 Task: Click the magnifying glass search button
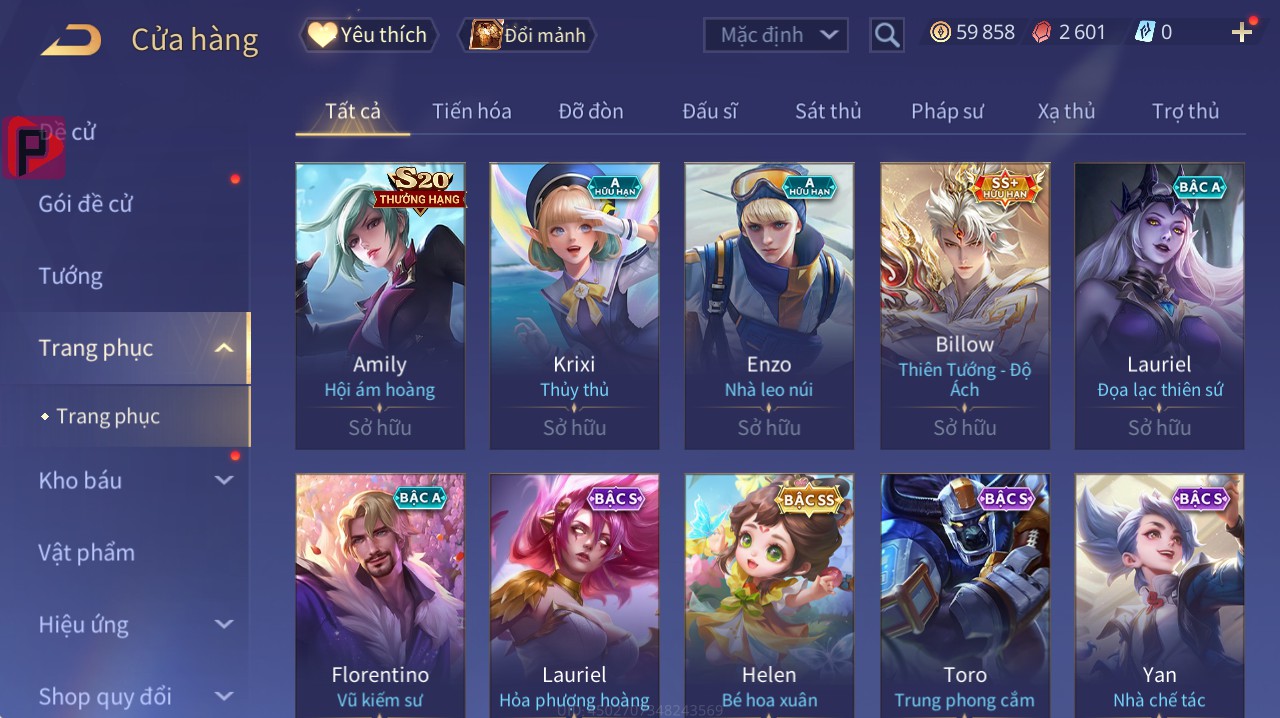pos(886,36)
